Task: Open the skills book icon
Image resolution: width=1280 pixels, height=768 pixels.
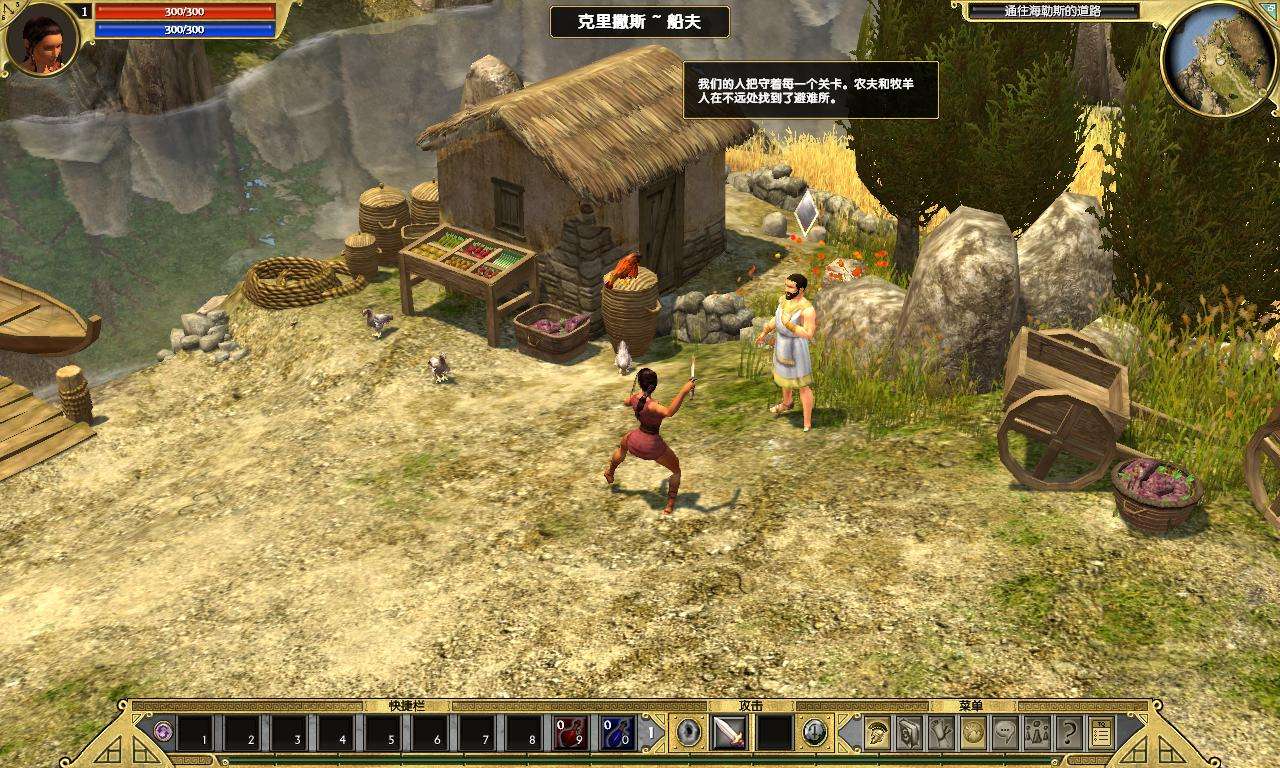Action: coord(909,733)
